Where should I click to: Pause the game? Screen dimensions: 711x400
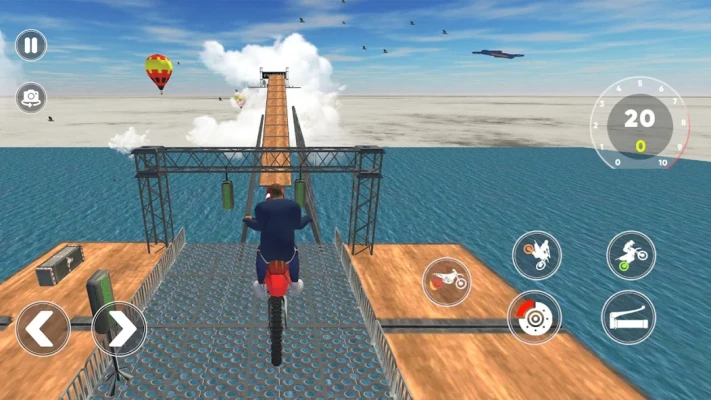click(31, 45)
